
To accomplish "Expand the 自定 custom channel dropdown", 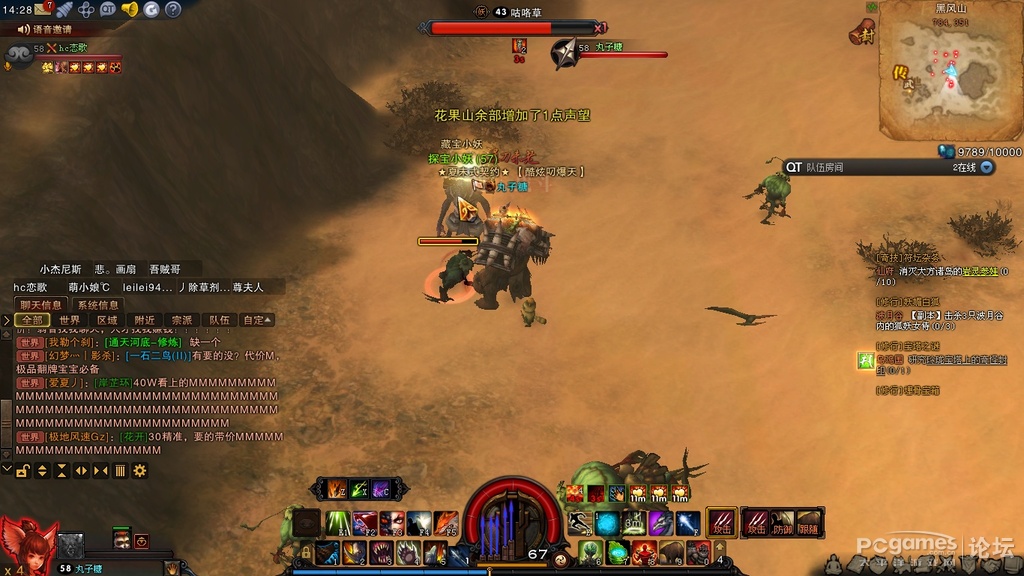I will click(256, 320).
